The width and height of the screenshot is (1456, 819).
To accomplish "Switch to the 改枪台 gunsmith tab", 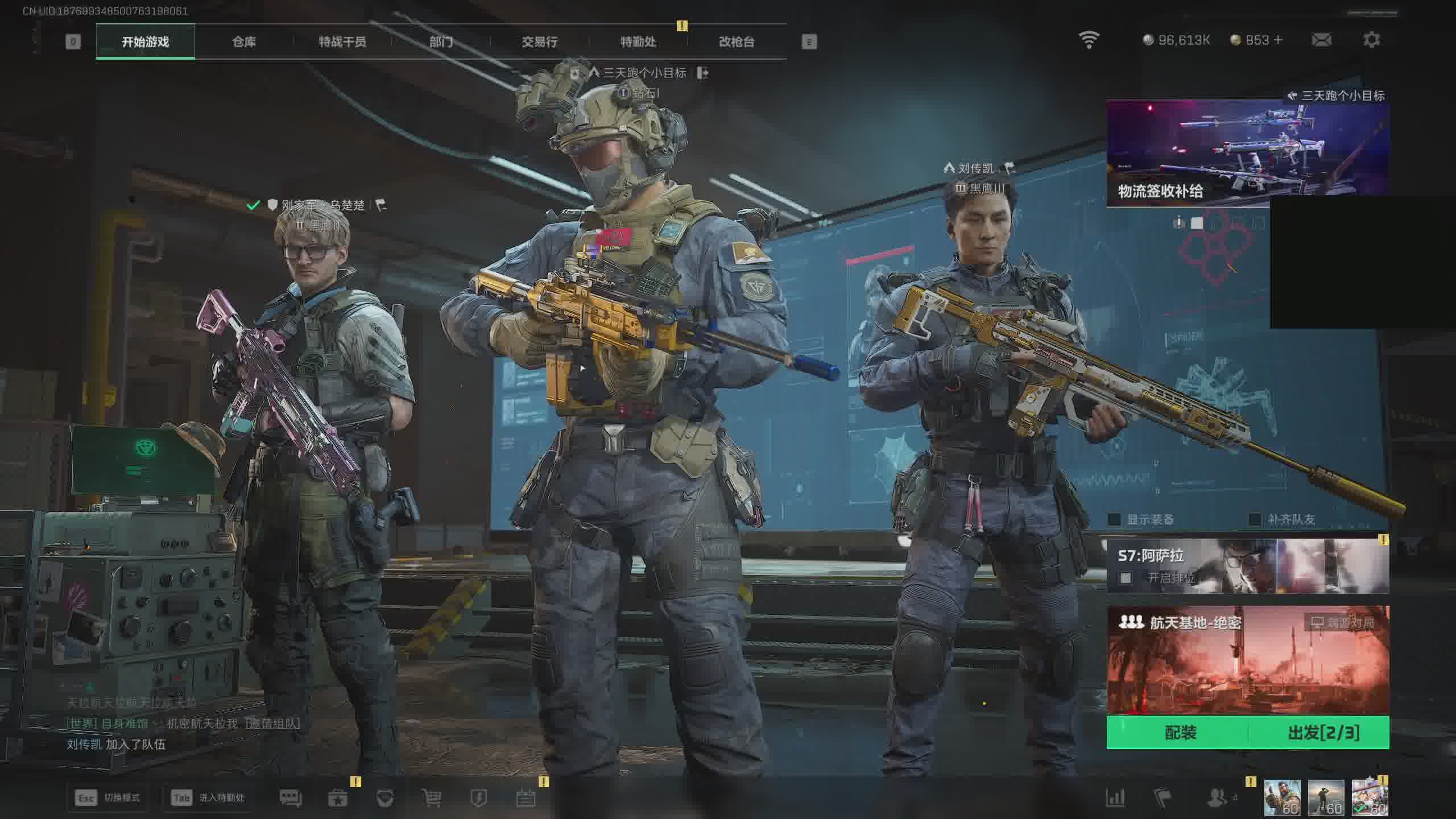I will (737, 42).
